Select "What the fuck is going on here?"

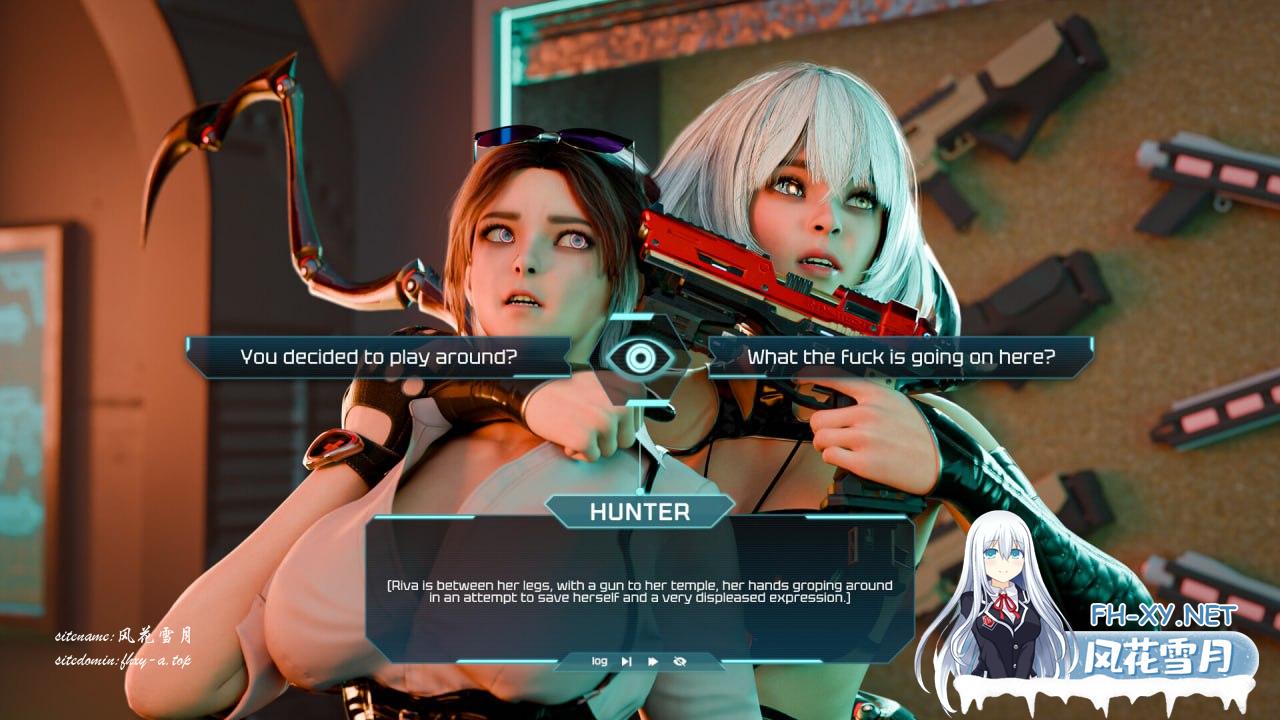(x=900, y=356)
